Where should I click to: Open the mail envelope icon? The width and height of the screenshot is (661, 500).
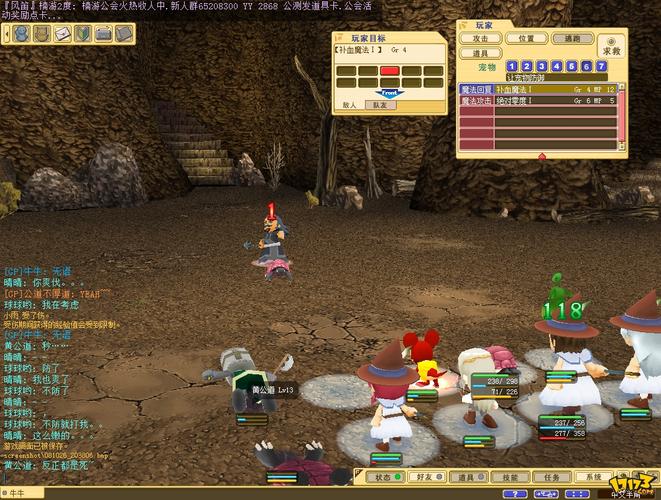click(x=62, y=34)
